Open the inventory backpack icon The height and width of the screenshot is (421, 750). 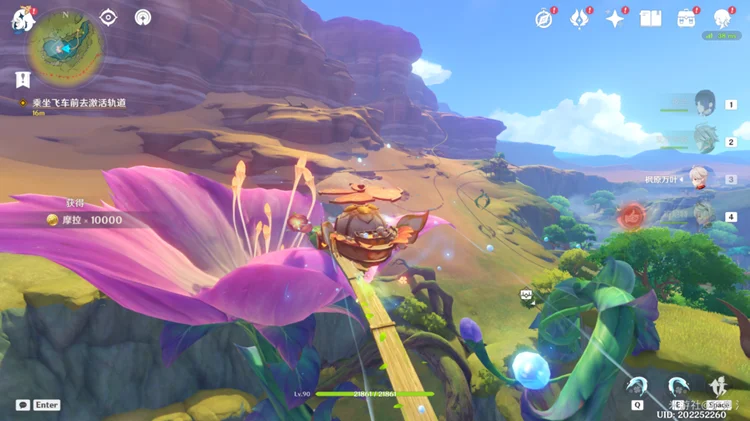tap(686, 18)
